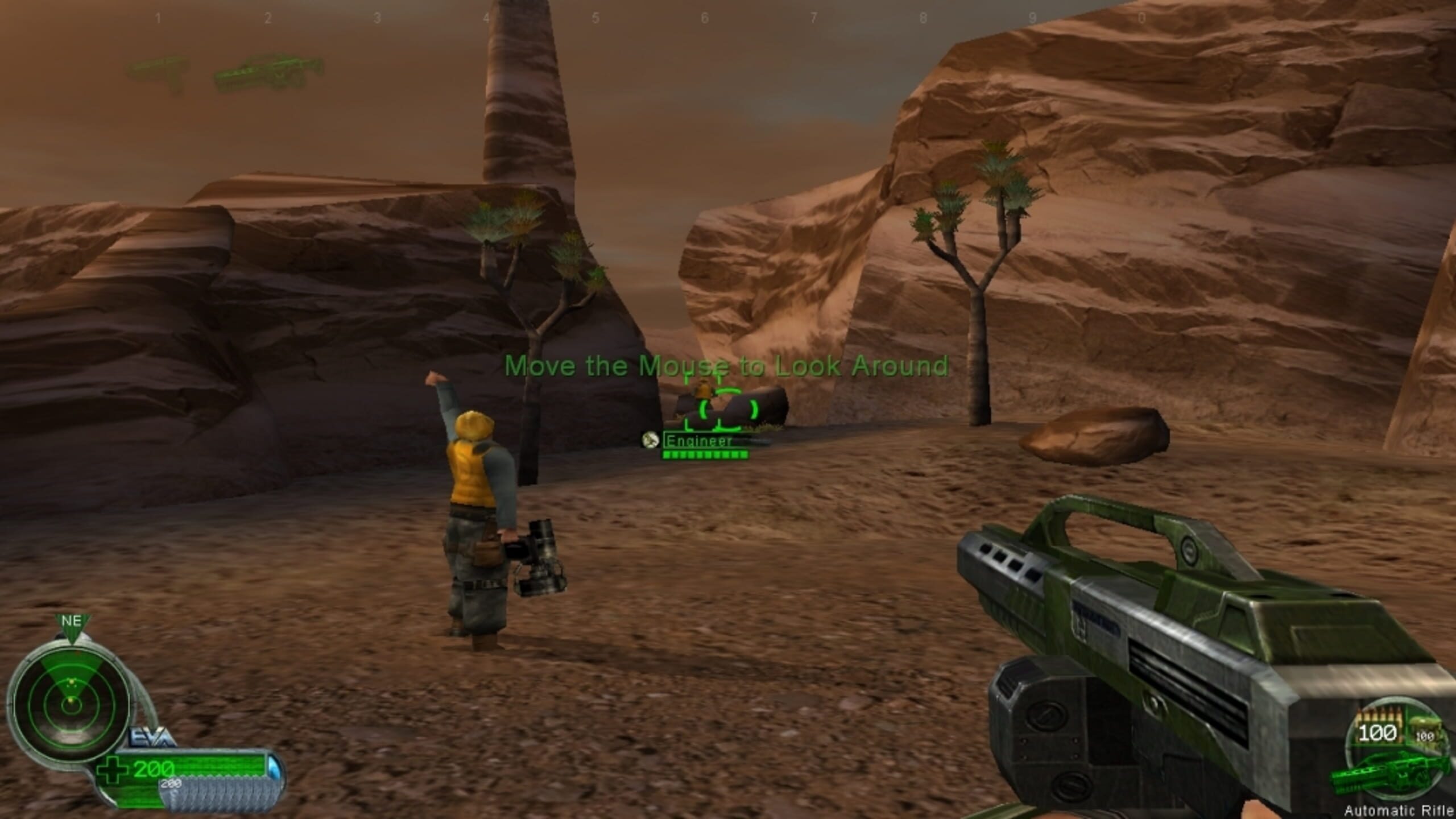Select the rifle weapon icon top-left
Viewport: 1456px width, 819px height.
pyautogui.click(x=264, y=73)
